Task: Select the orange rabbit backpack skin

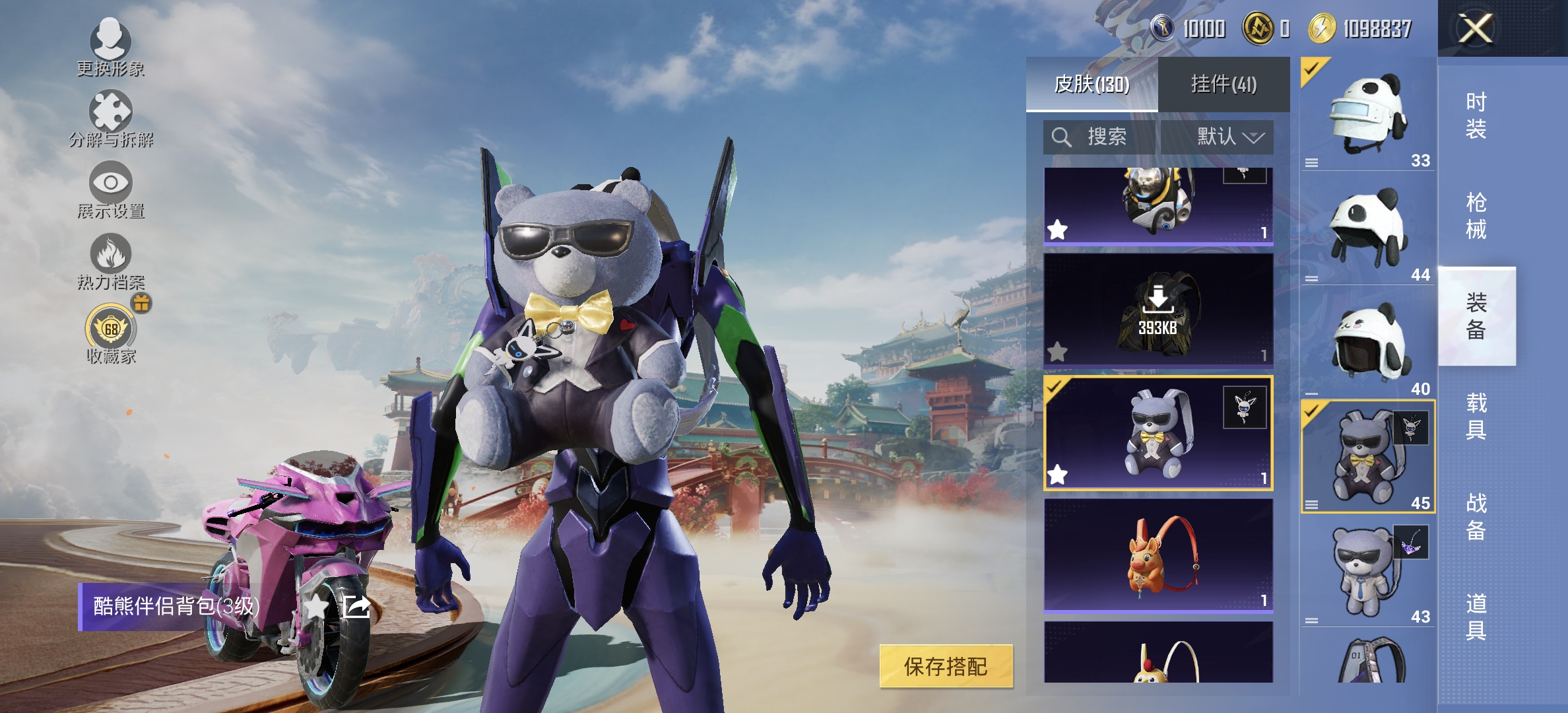Action: [x=1158, y=555]
